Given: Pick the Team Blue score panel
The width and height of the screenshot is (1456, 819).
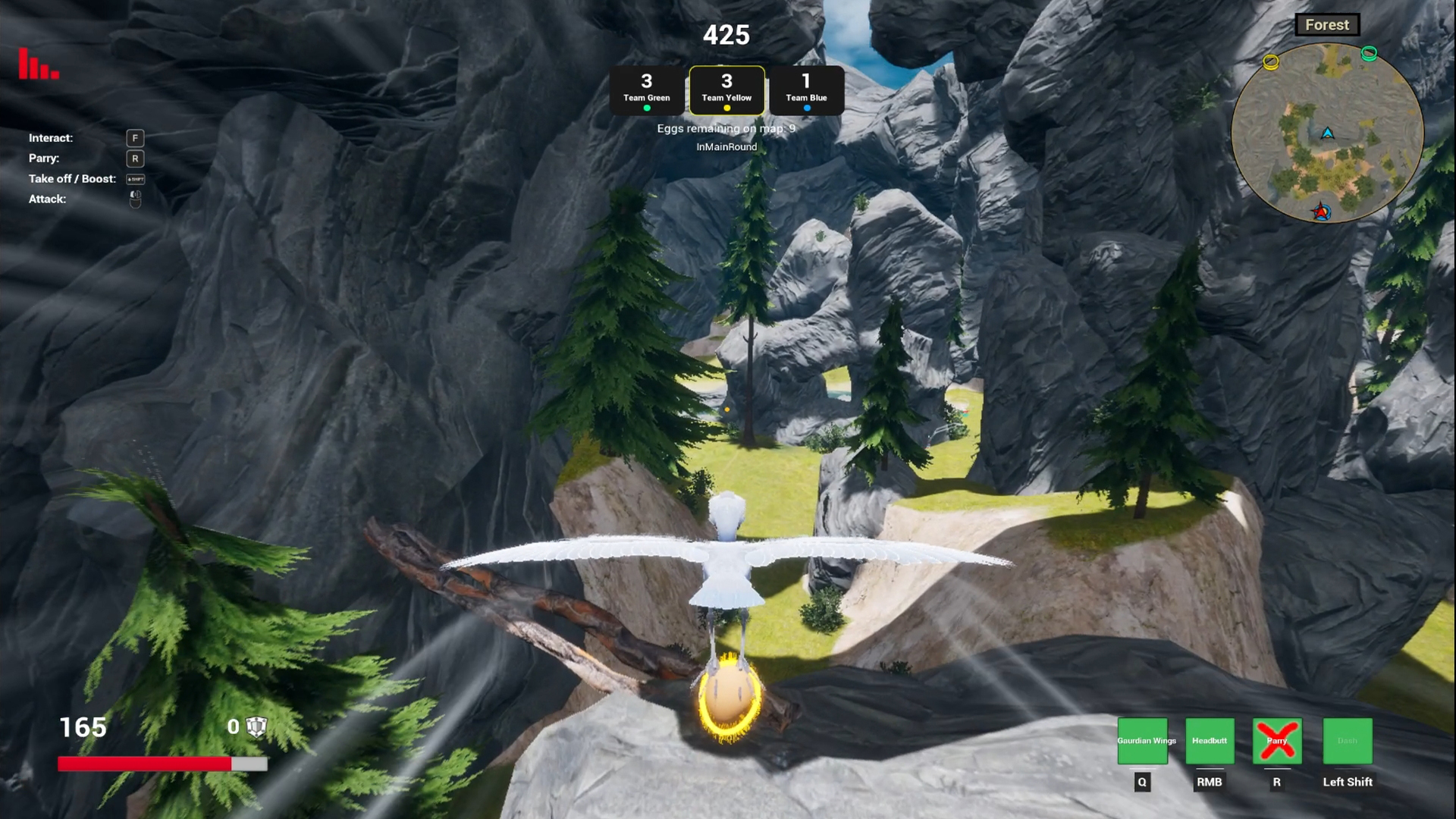Looking at the screenshot, I should [x=806, y=90].
